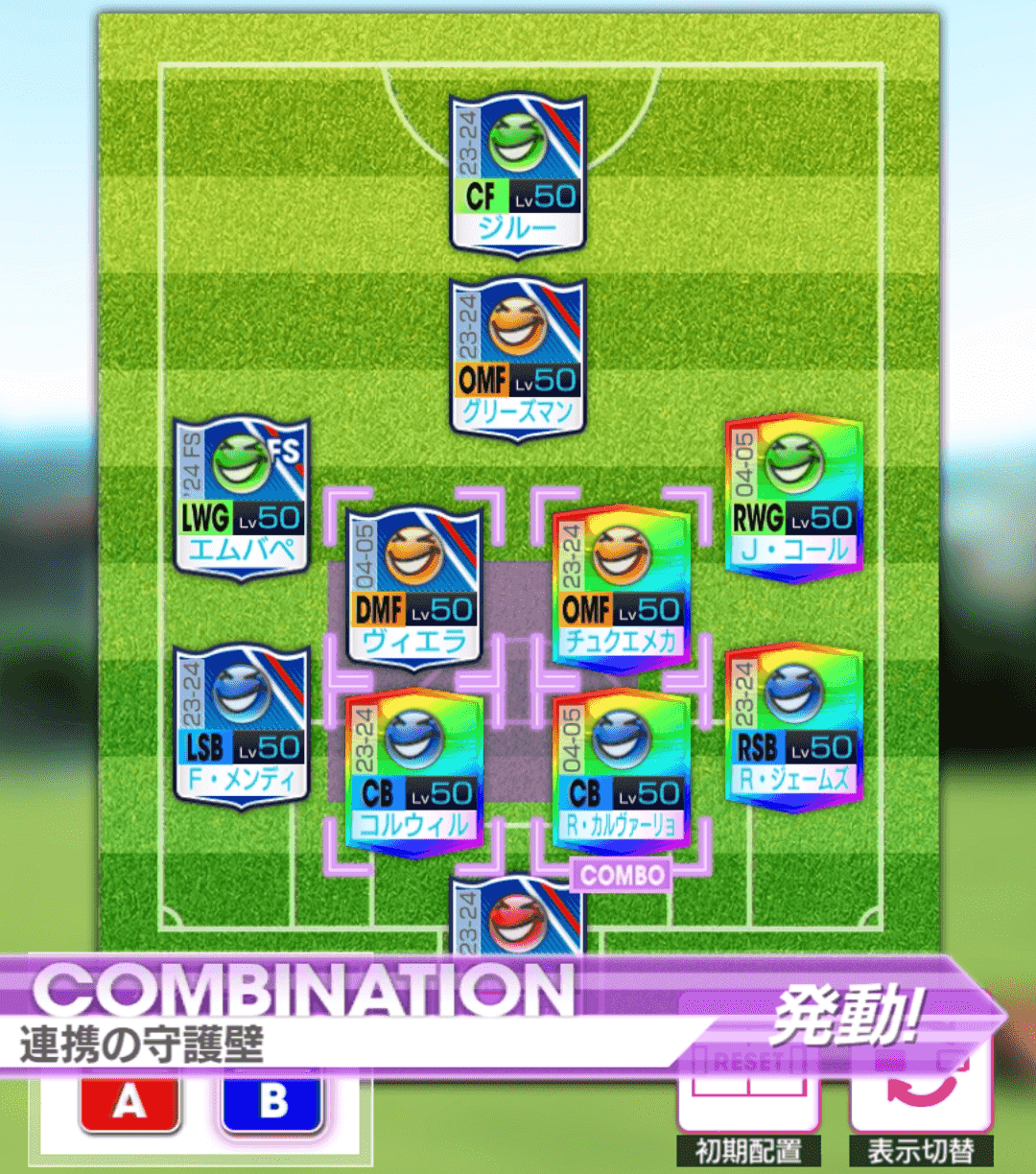Image resolution: width=1036 pixels, height=1174 pixels.
Task: Choose the OMF グリーズマン player card
Action: 517,359
